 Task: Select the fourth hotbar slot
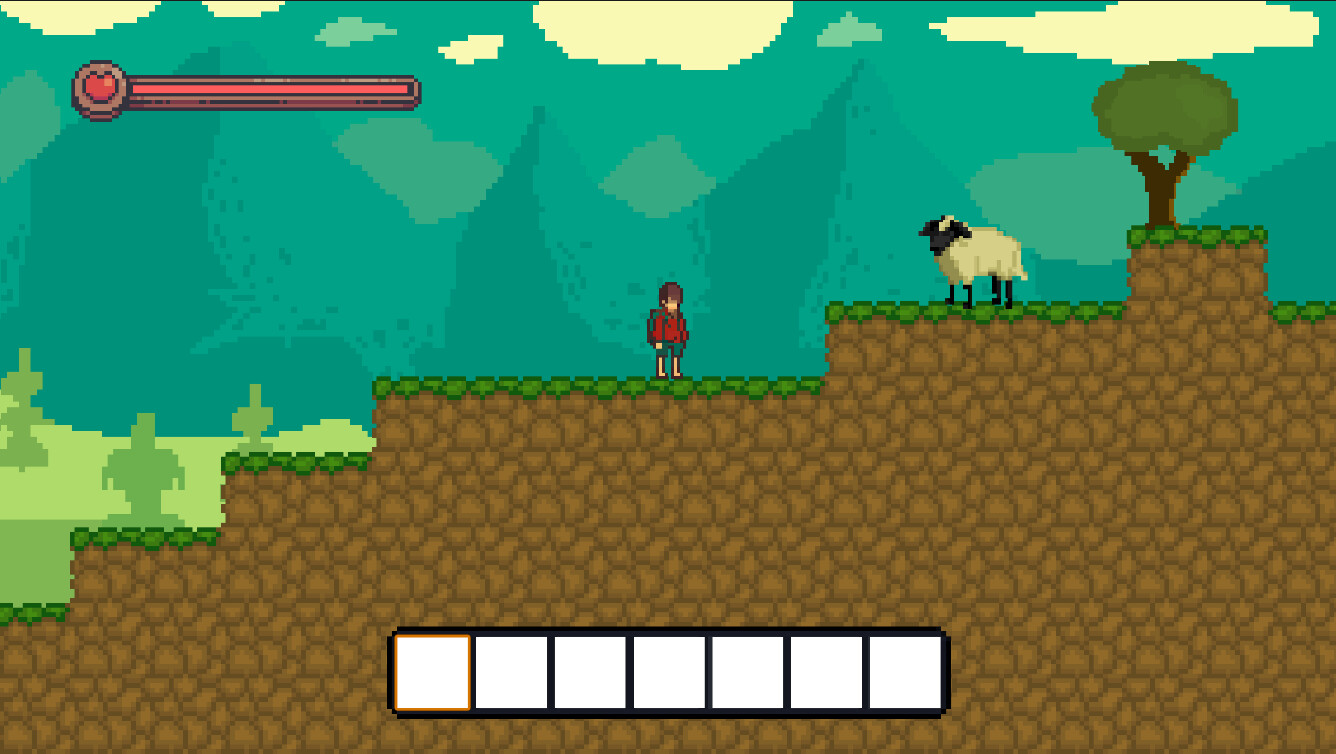click(668, 671)
